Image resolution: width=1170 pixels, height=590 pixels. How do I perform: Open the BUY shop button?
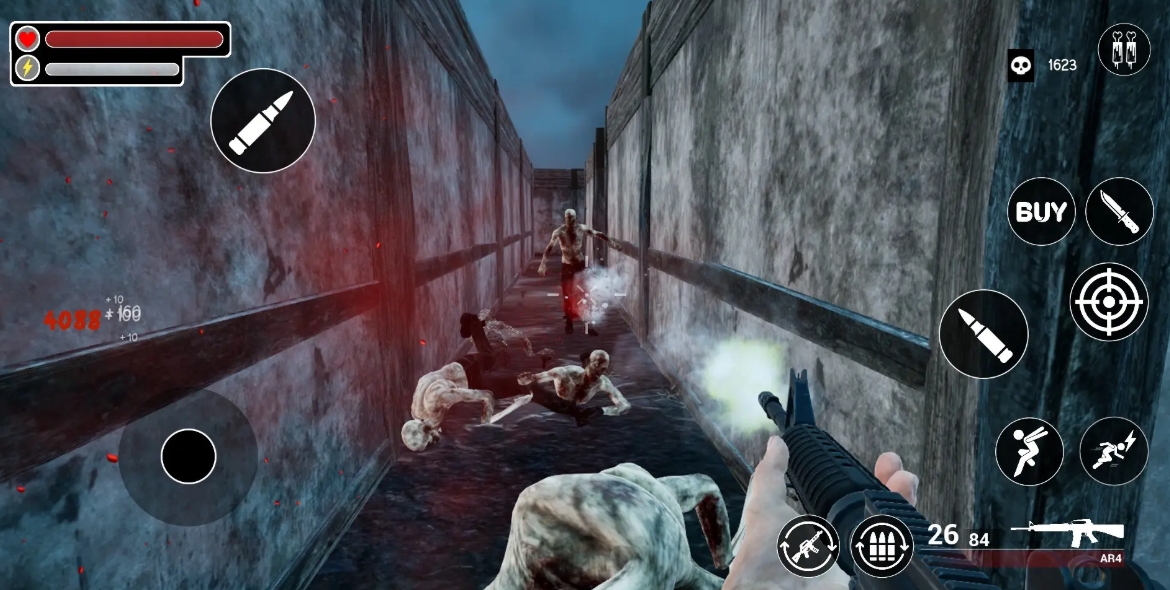(1041, 212)
